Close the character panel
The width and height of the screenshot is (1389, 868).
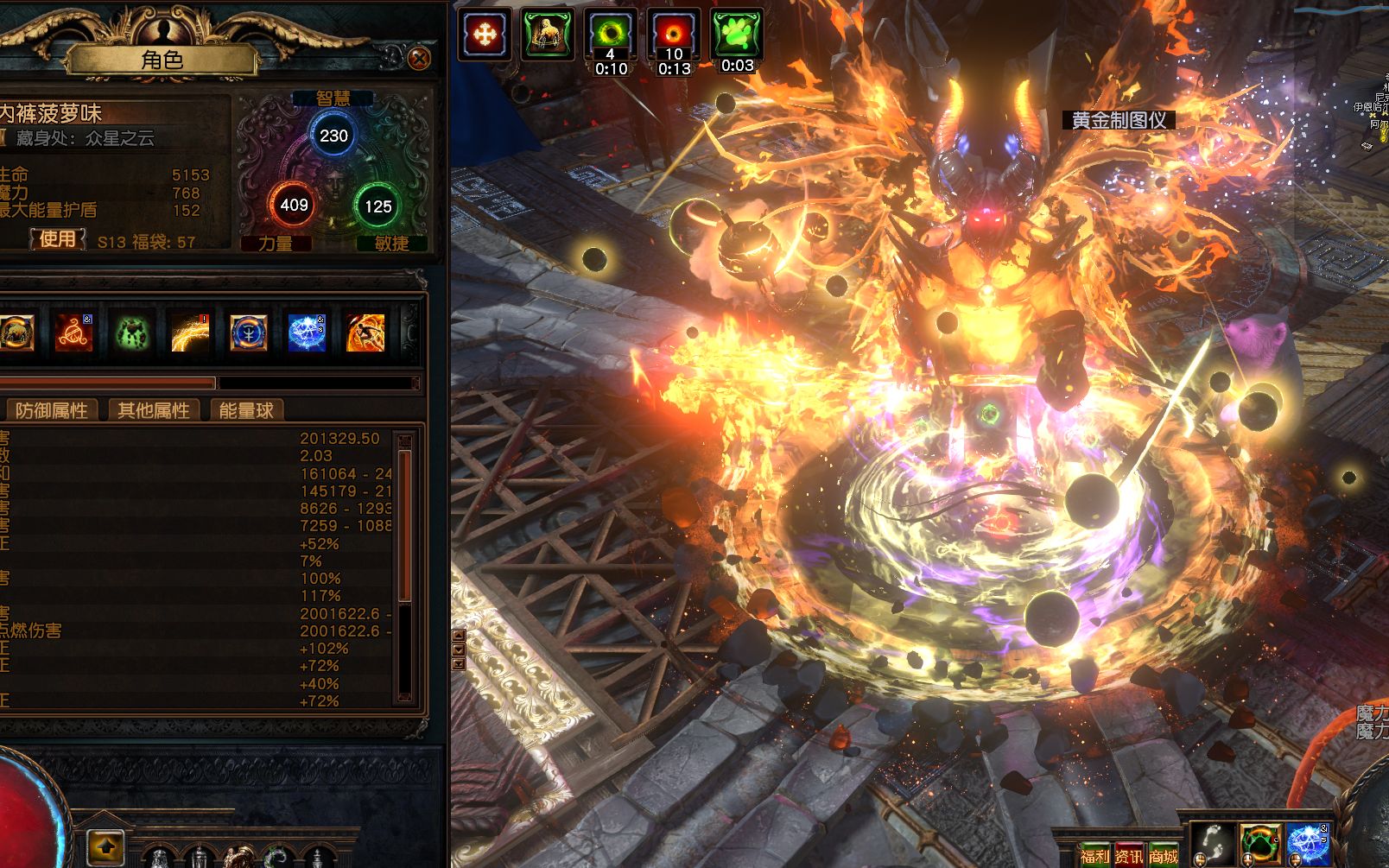(419, 58)
